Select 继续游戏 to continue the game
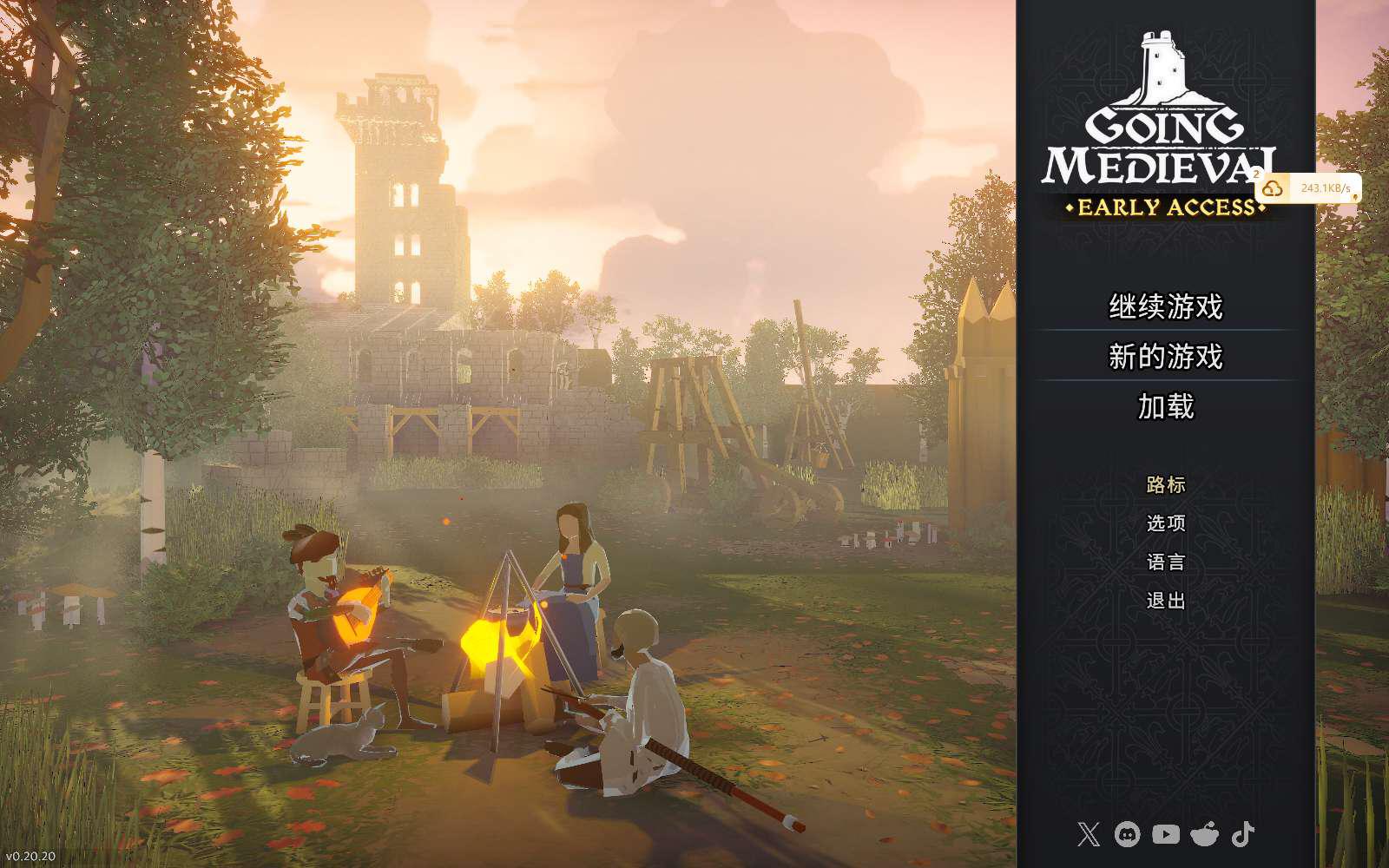This screenshot has width=1389, height=868. point(1165,306)
